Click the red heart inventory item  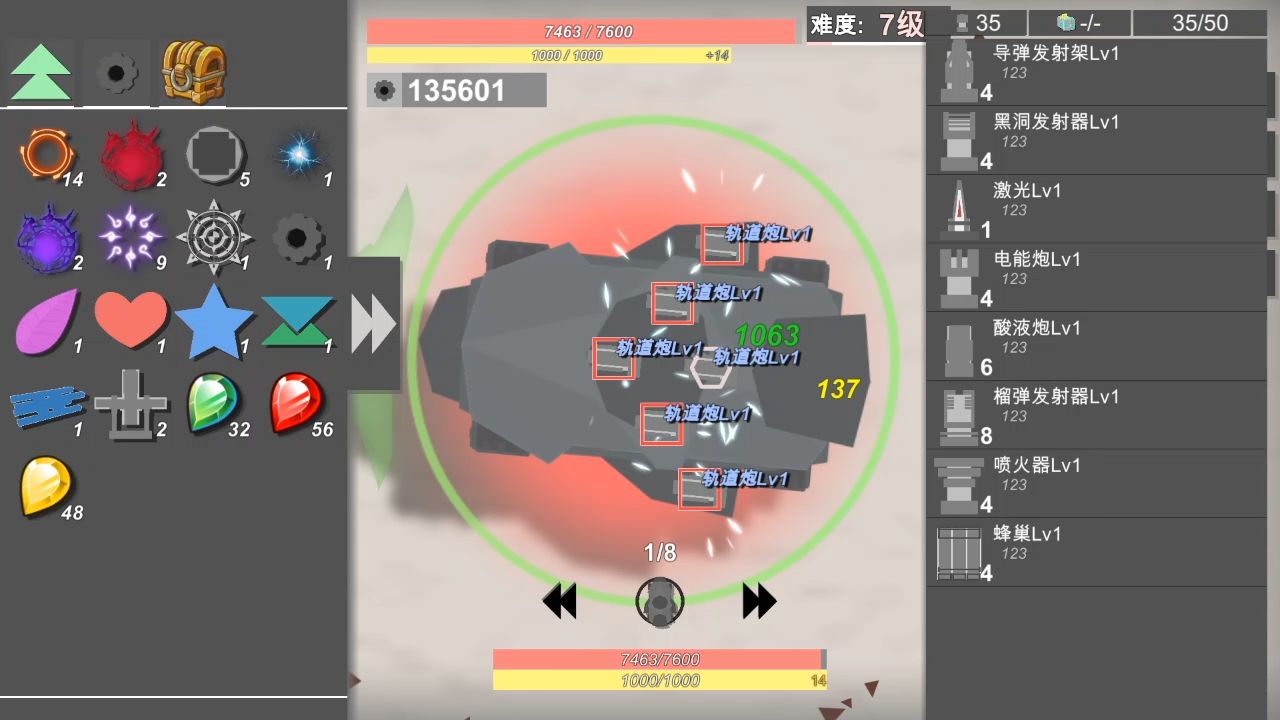coord(131,318)
